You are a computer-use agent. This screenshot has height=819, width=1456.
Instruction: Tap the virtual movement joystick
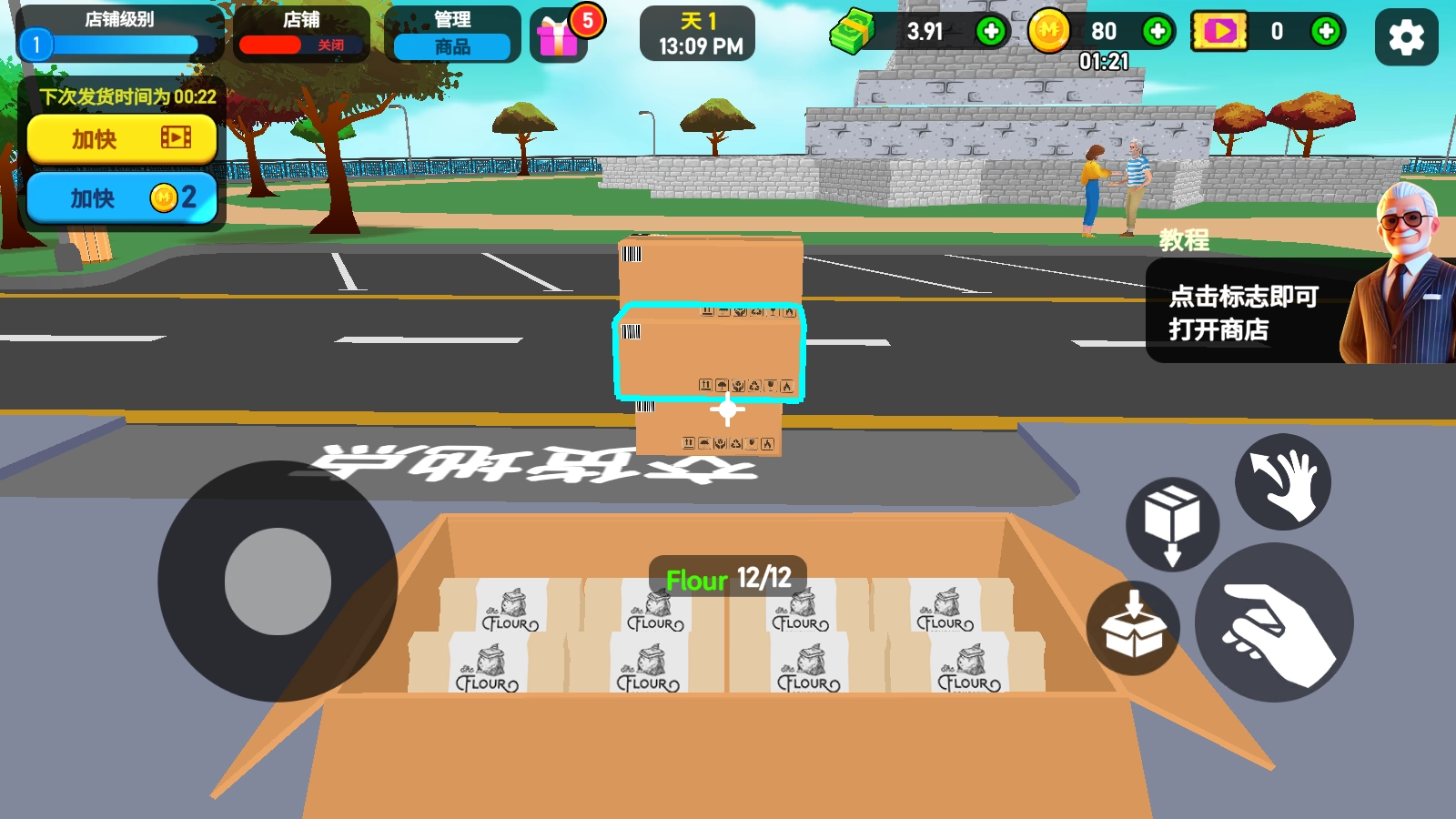coord(278,581)
